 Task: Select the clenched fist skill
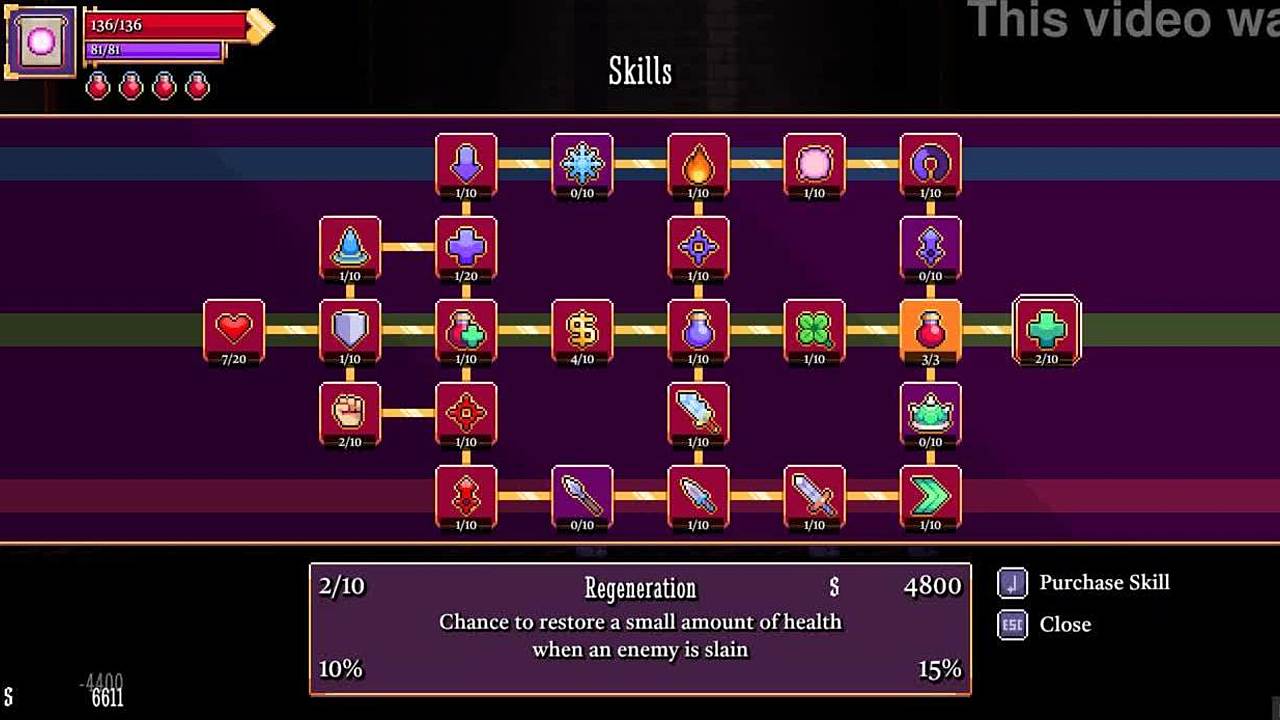pyautogui.click(x=350, y=412)
